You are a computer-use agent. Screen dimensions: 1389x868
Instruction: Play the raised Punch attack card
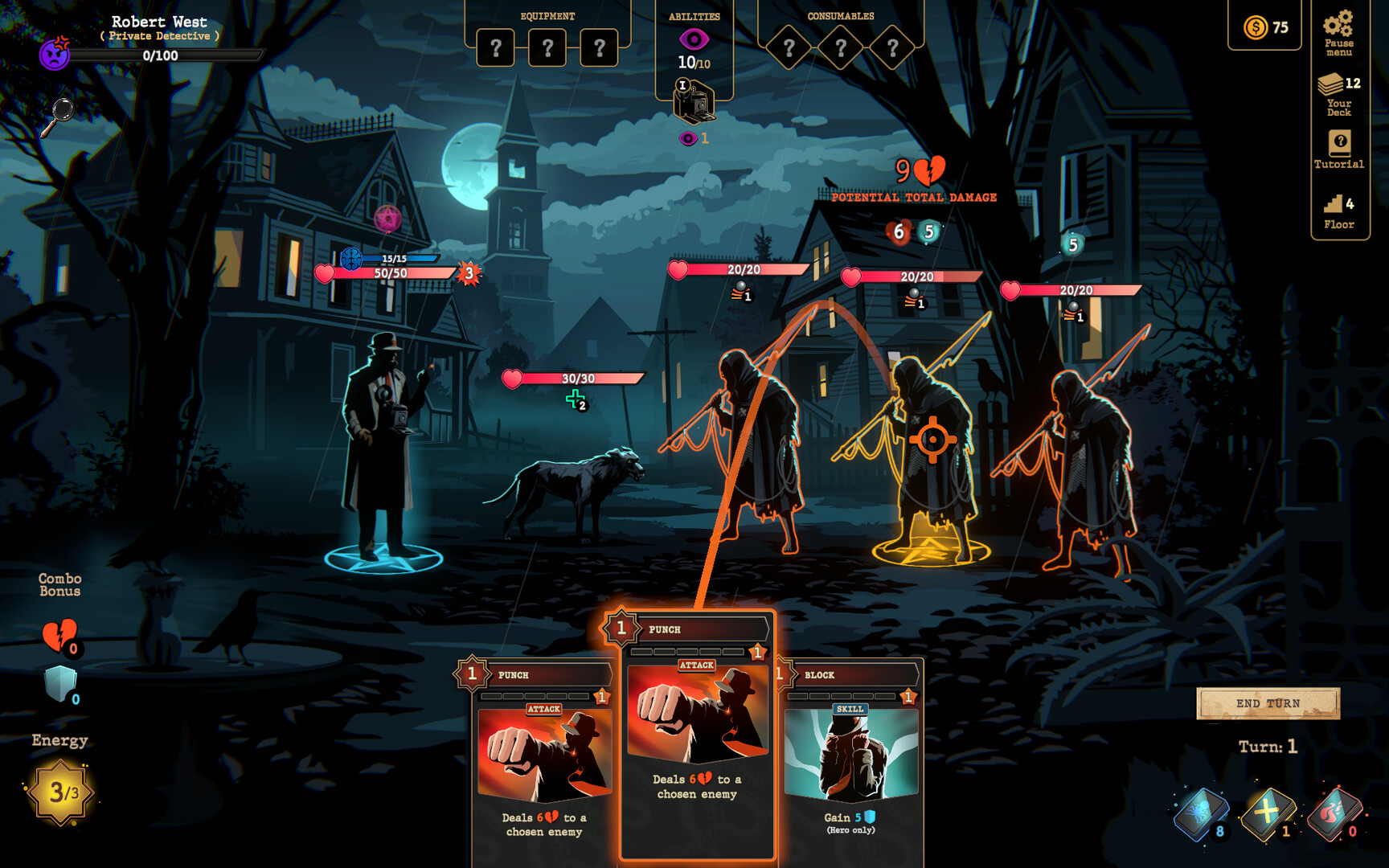[694, 739]
